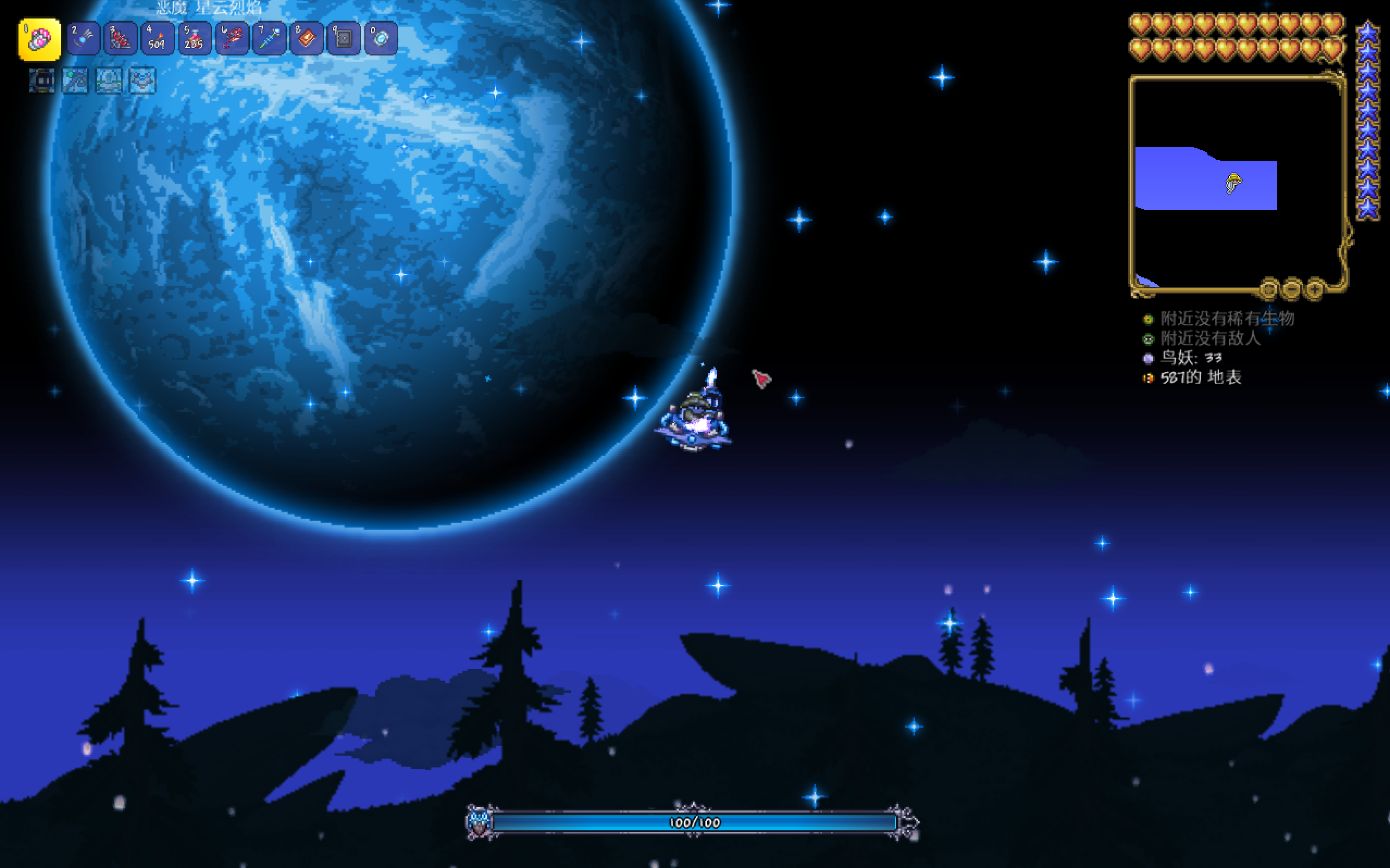Click the dark-faced pet buff icon

[x=42, y=80]
